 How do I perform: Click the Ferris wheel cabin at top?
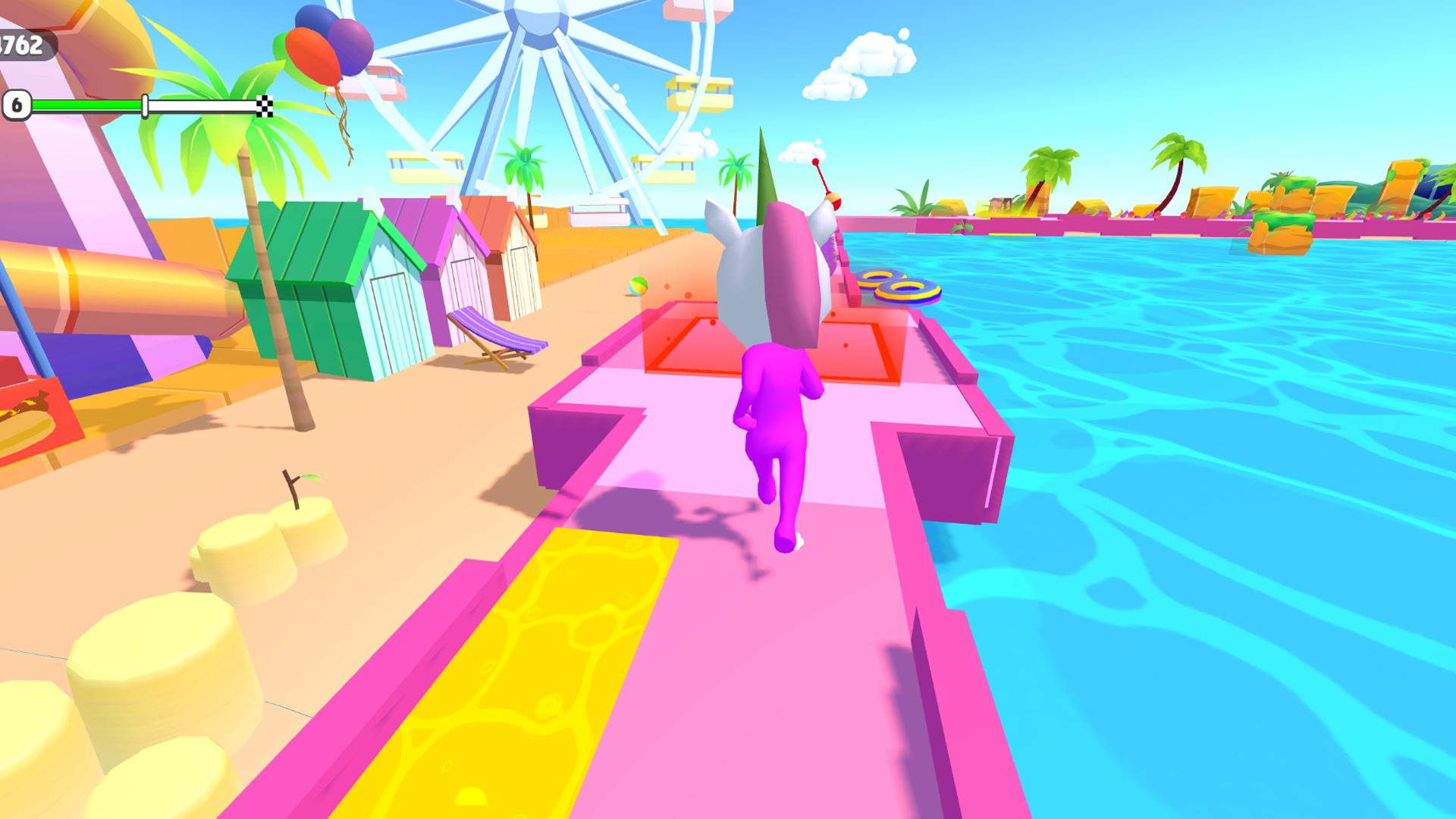point(685,13)
